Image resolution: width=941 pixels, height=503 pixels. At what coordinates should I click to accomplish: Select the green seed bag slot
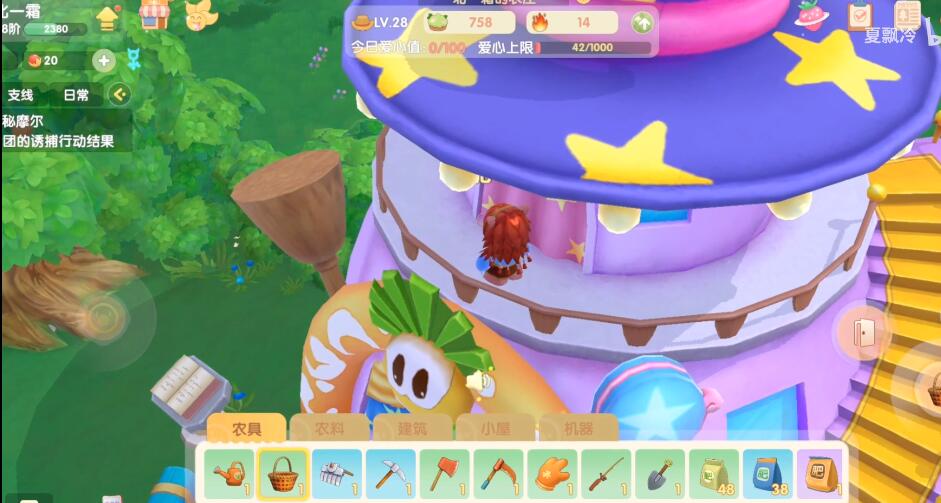(x=714, y=471)
